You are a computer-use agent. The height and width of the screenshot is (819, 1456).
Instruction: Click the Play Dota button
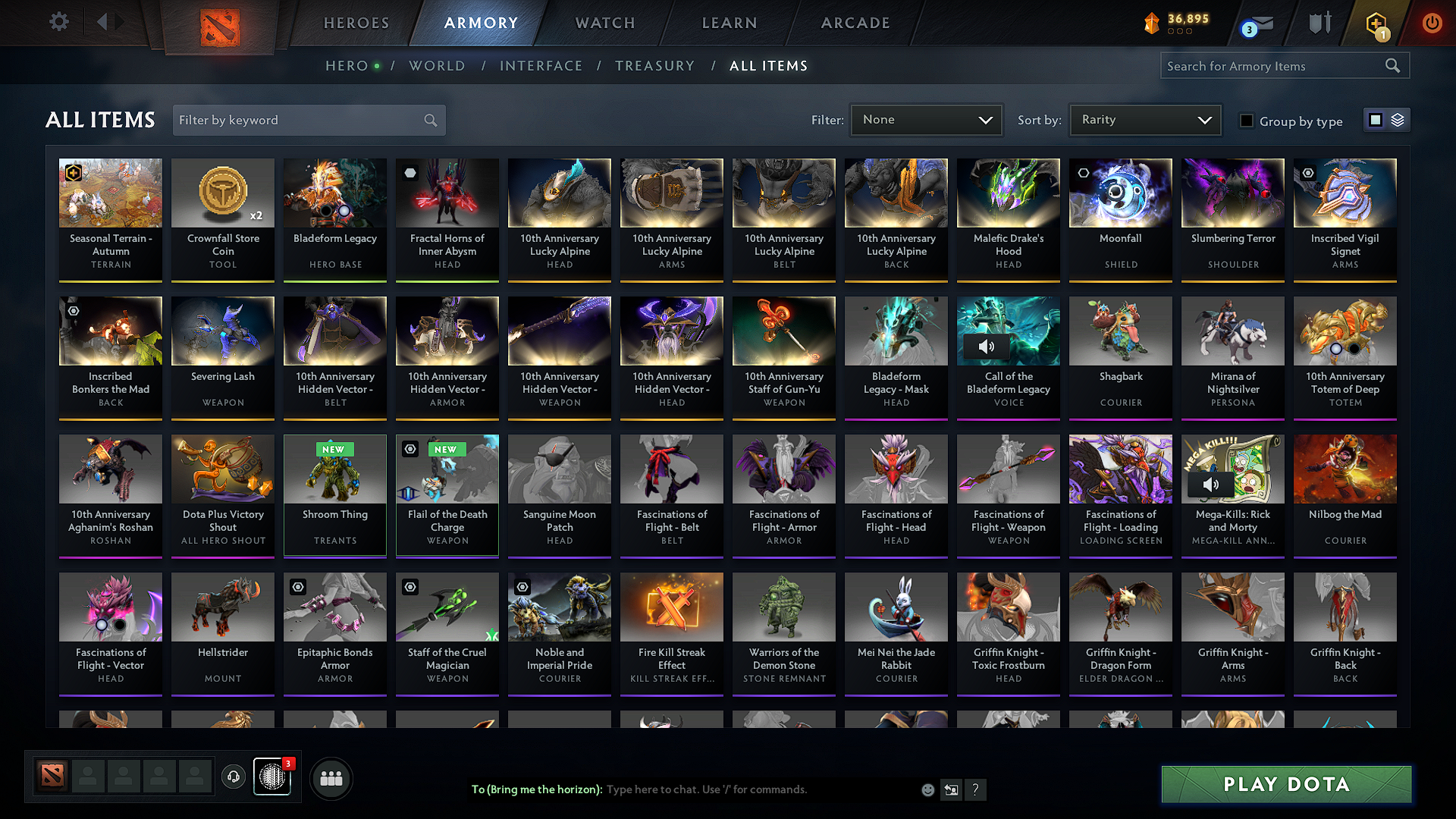point(1285,784)
